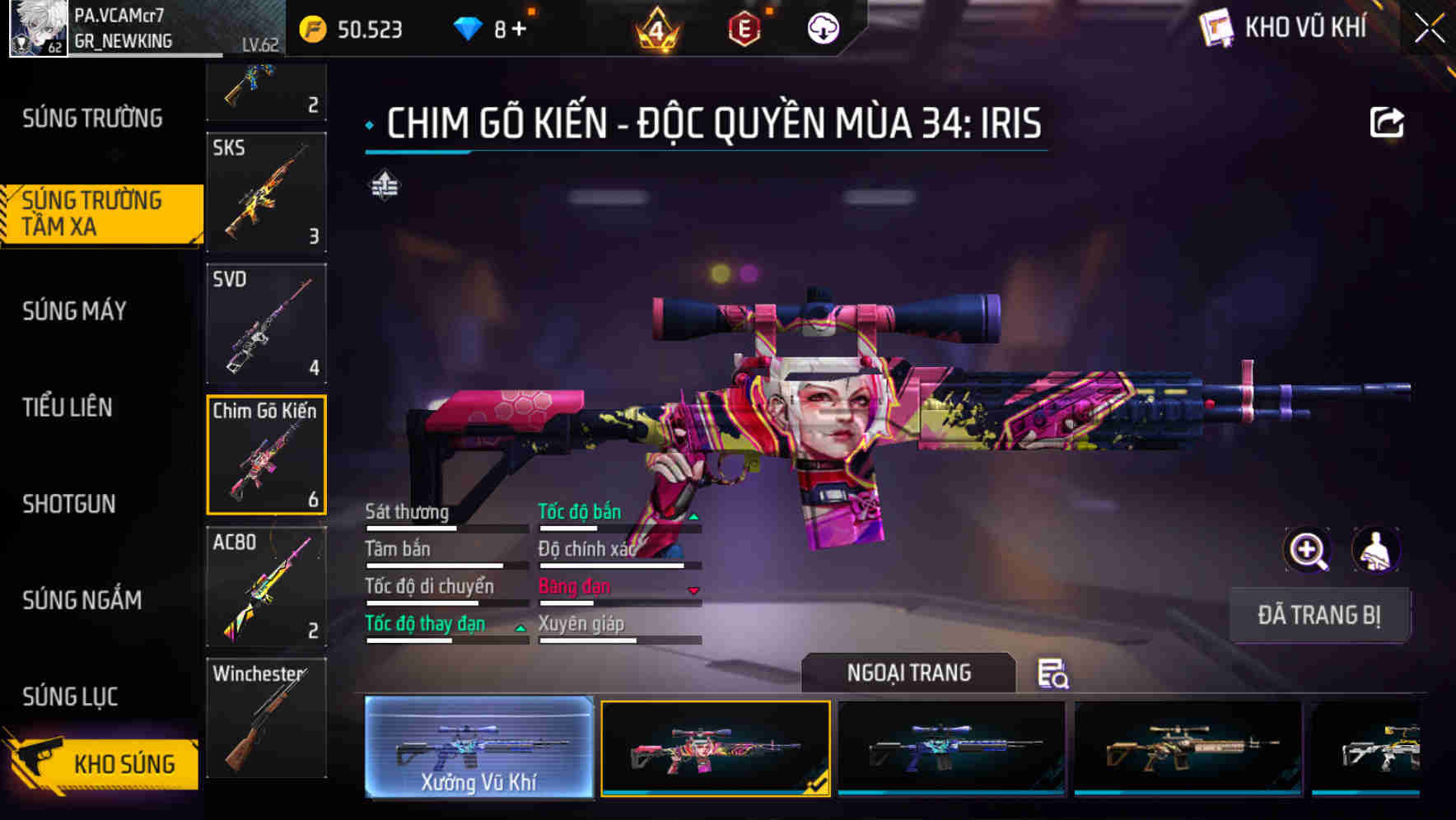Select the AC80 weapon thumbnail
This screenshot has height=820, width=1456.
click(265, 586)
